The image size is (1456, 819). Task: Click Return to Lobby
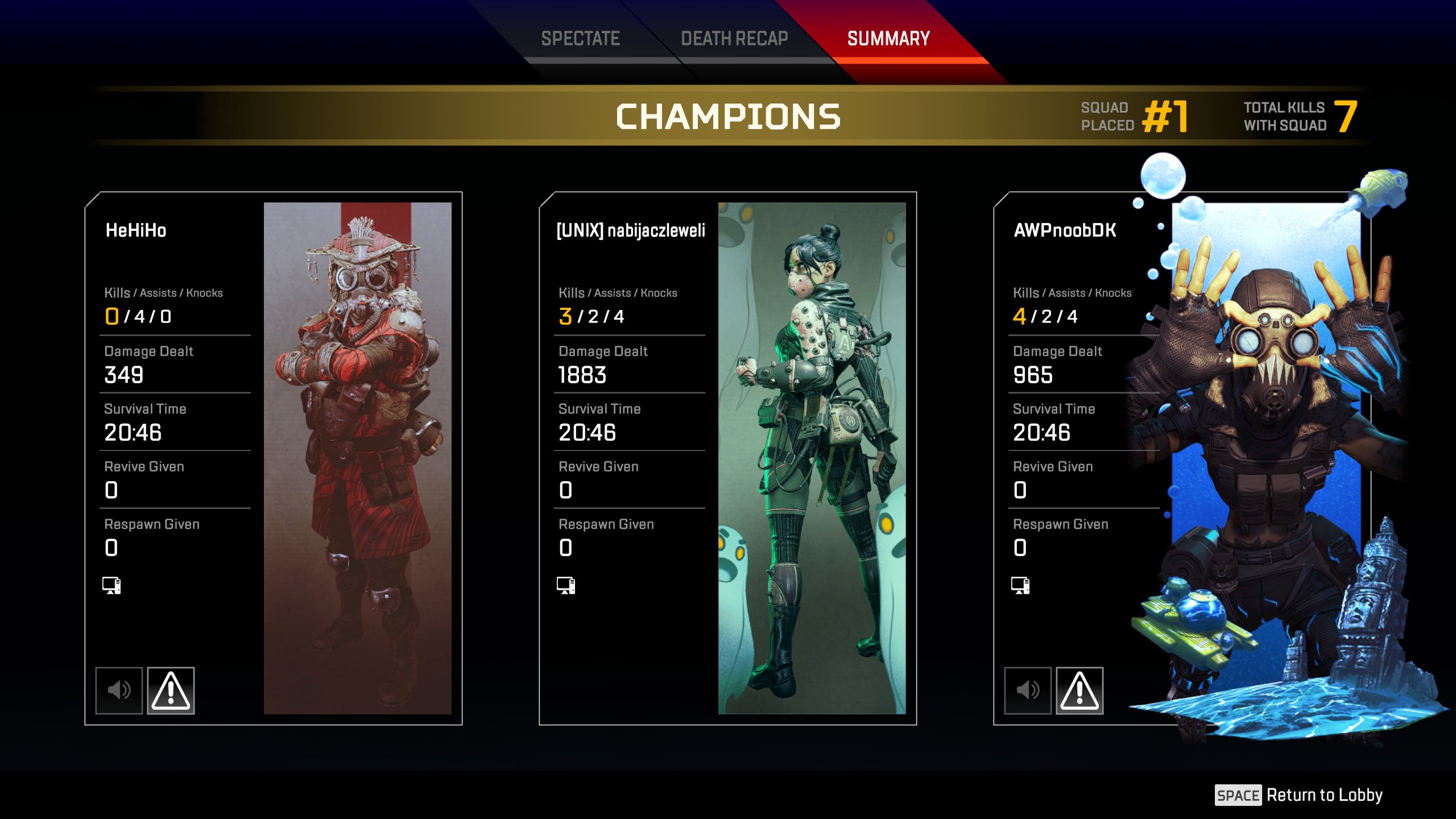click(1299, 795)
